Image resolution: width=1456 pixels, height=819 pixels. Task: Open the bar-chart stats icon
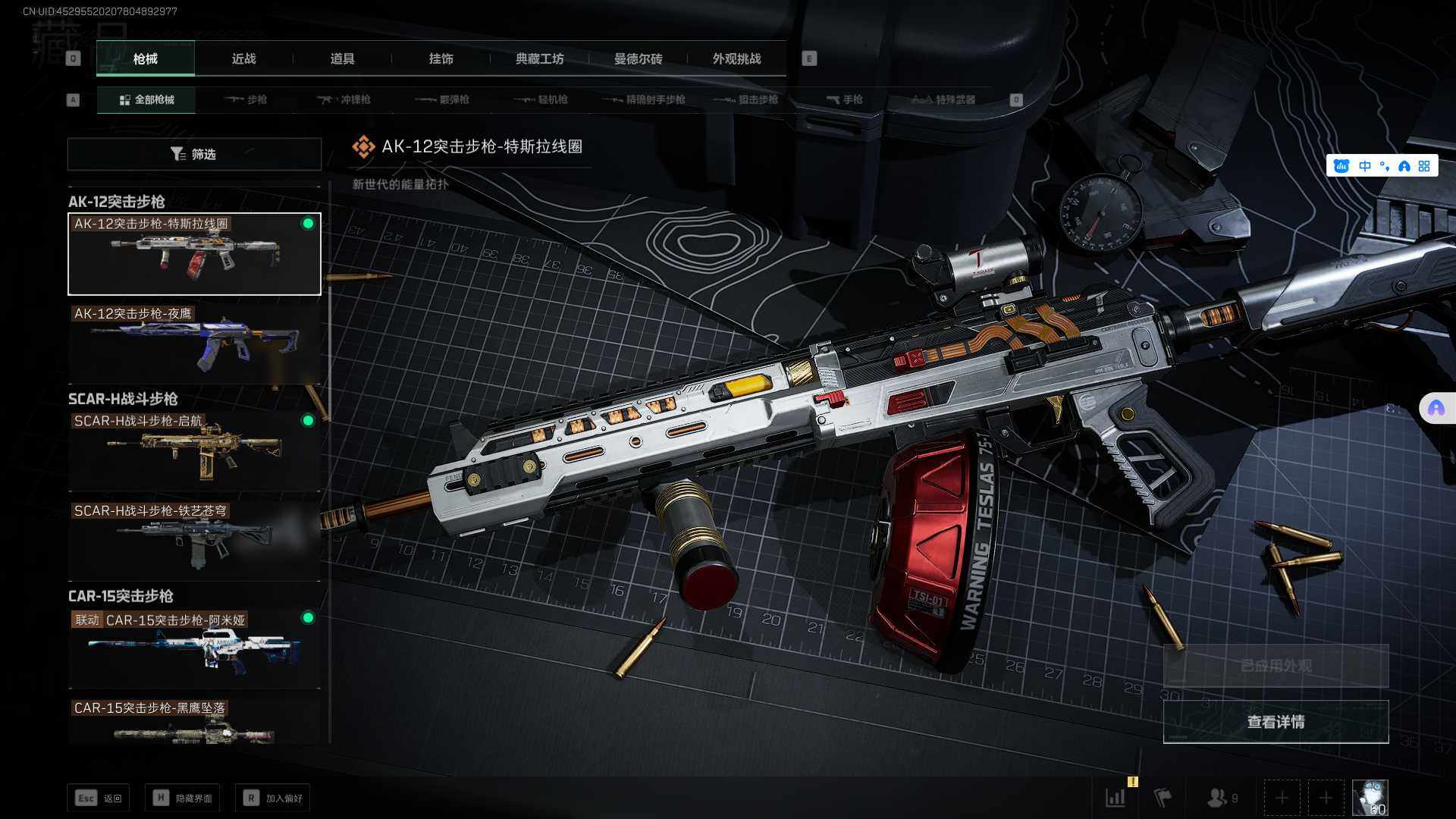click(1116, 798)
